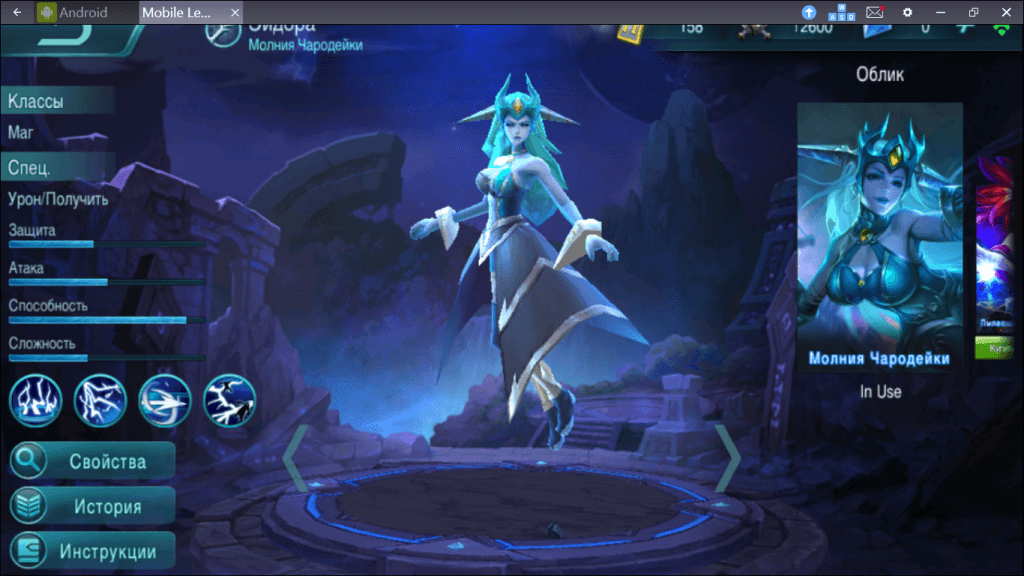
Task: Select the chain lightning figures skill icon
Action: 229,400
